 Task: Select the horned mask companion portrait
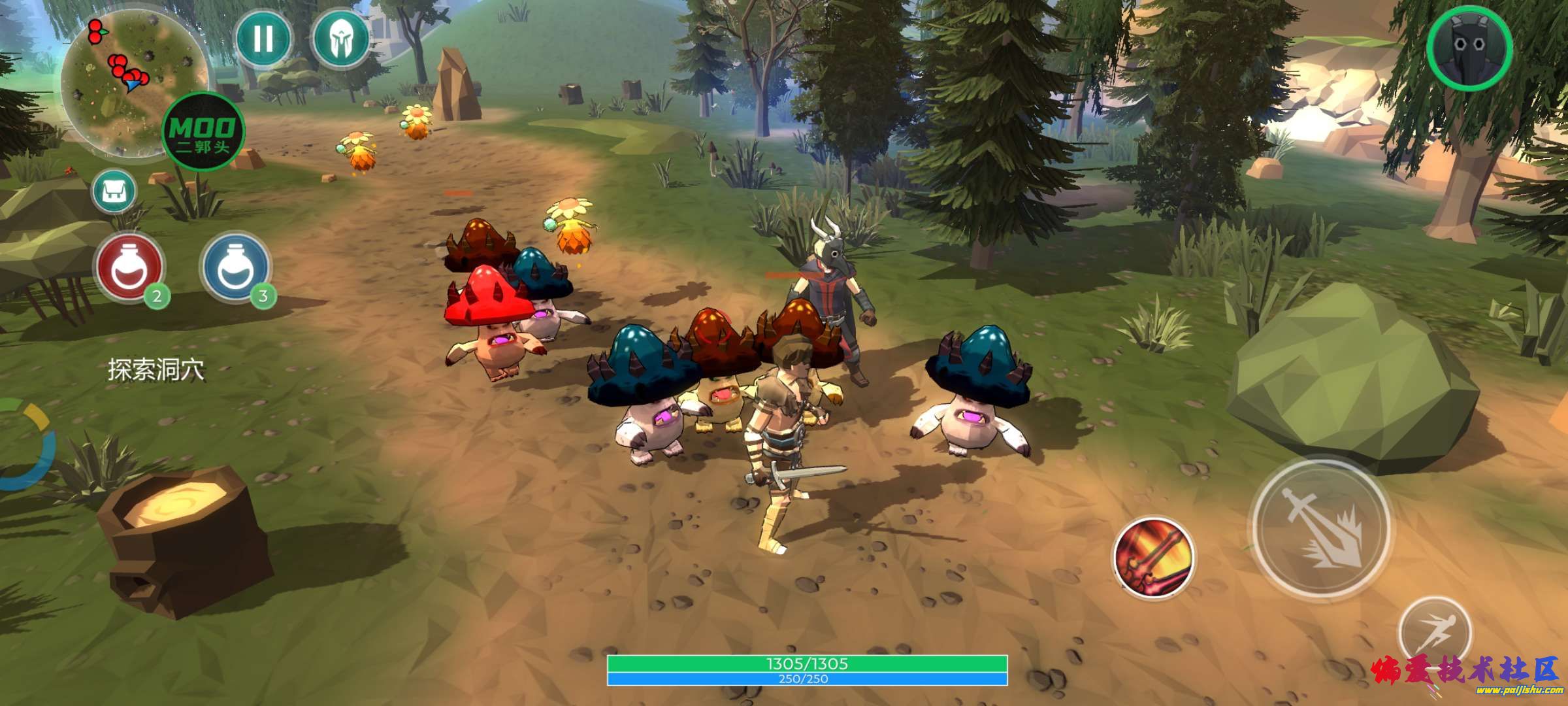pyautogui.click(x=1469, y=47)
